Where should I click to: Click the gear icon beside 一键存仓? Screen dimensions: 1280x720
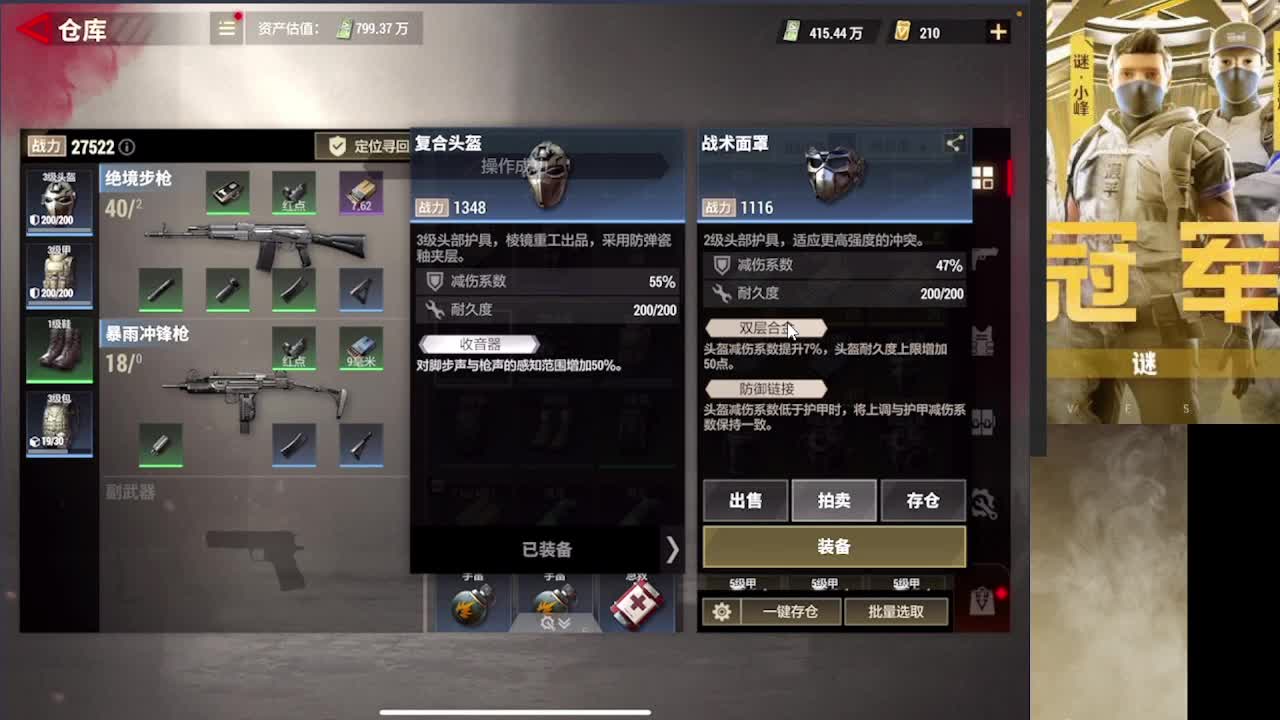click(x=722, y=611)
